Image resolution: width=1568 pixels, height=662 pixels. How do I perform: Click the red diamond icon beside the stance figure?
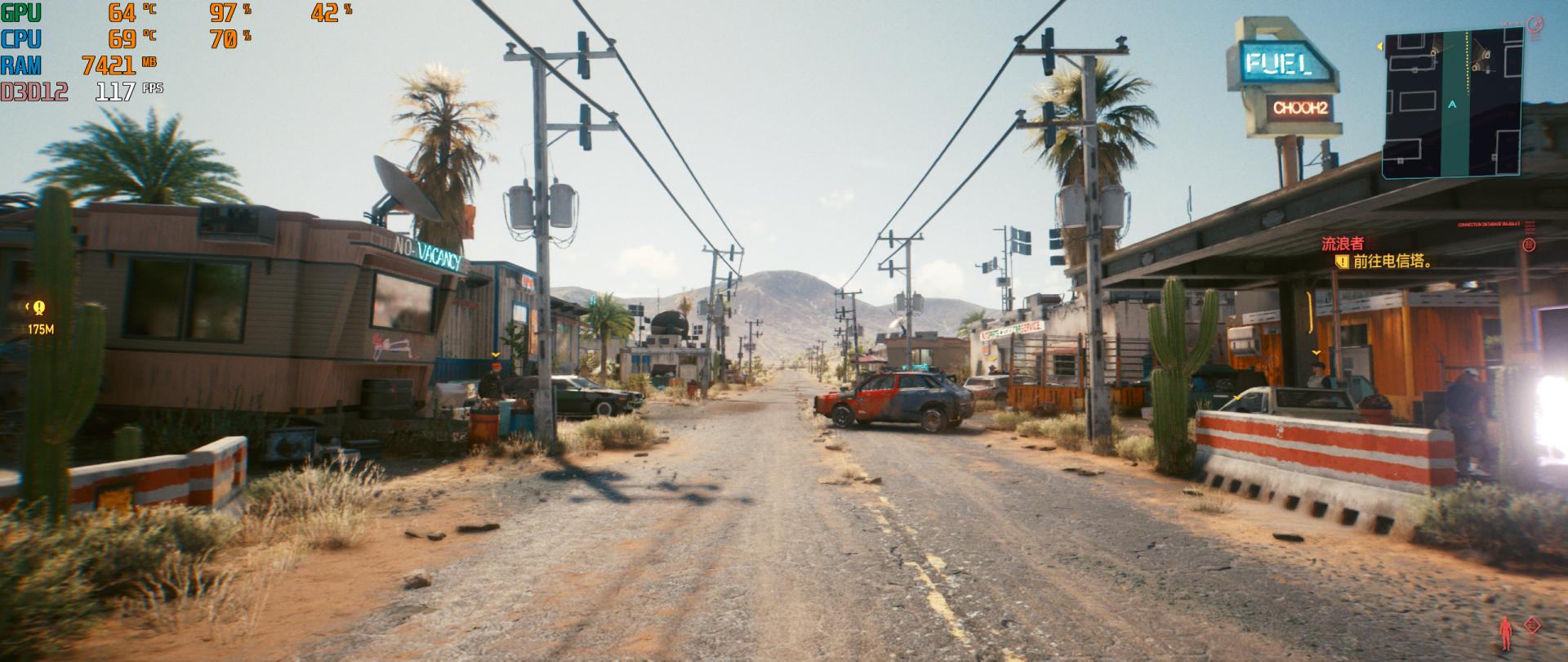click(x=1531, y=625)
